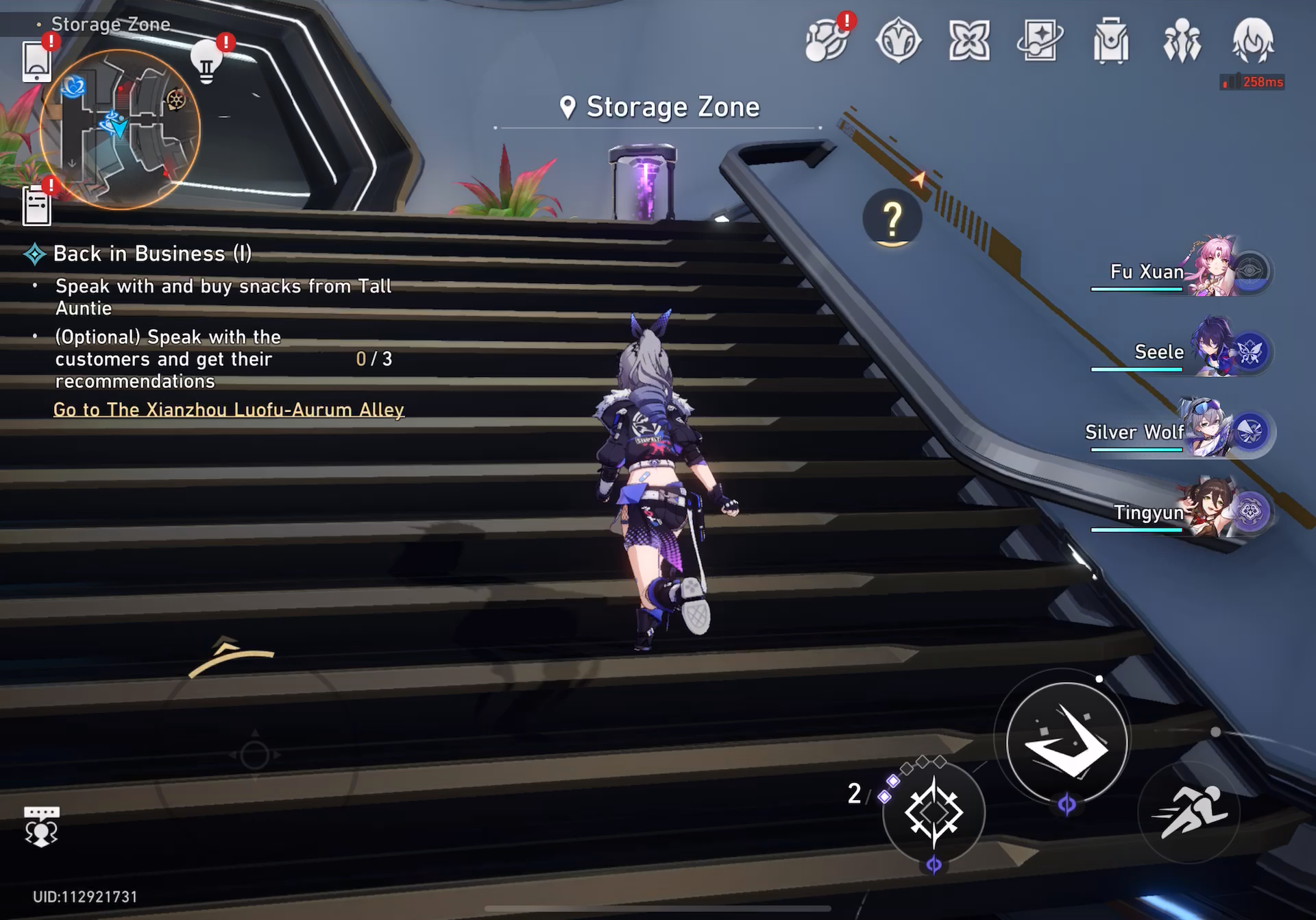Tap the phone menu icon
This screenshot has width=1316, height=920.
pyautogui.click(x=37, y=61)
